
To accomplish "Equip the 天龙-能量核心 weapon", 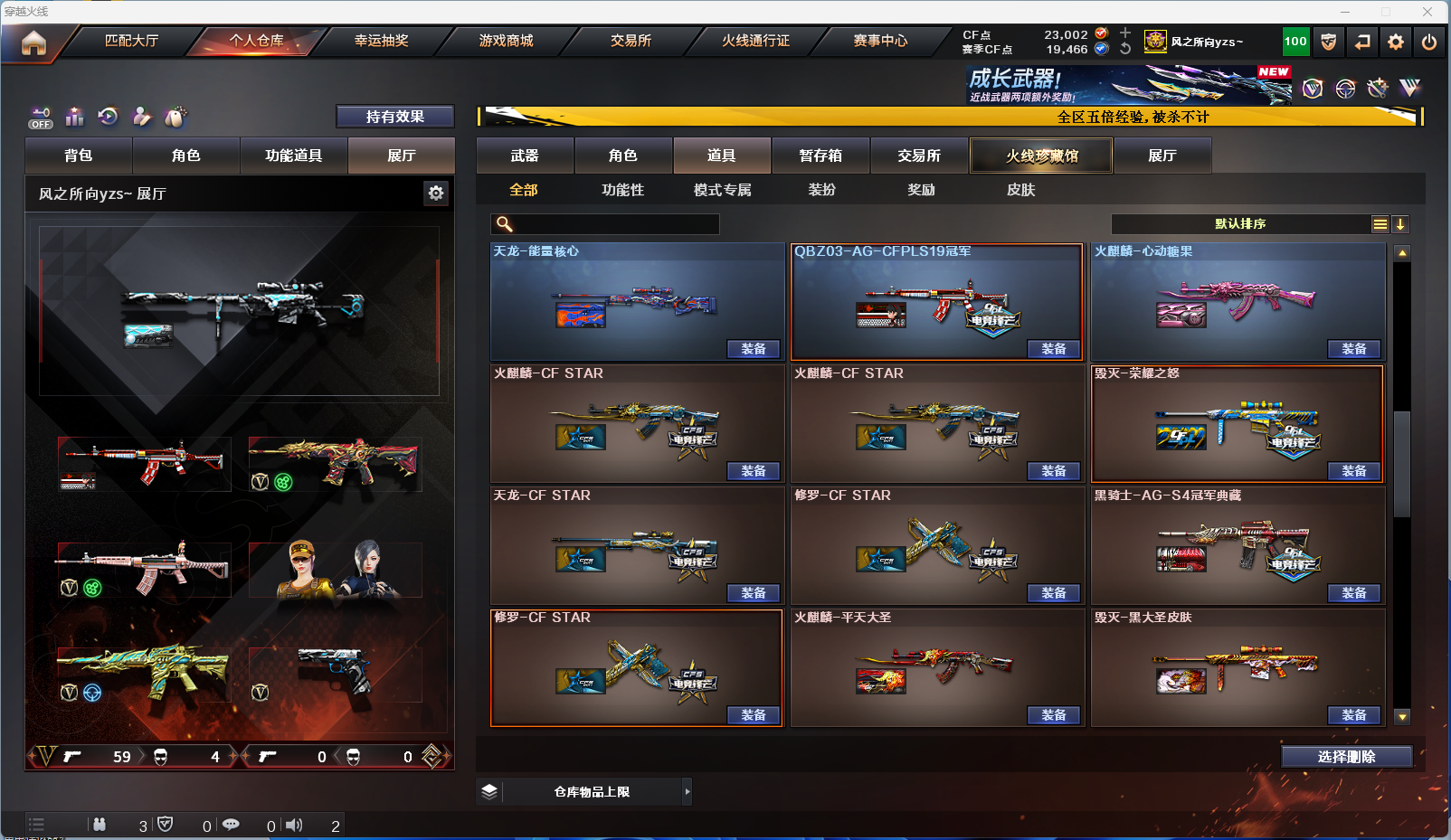I will tap(754, 349).
